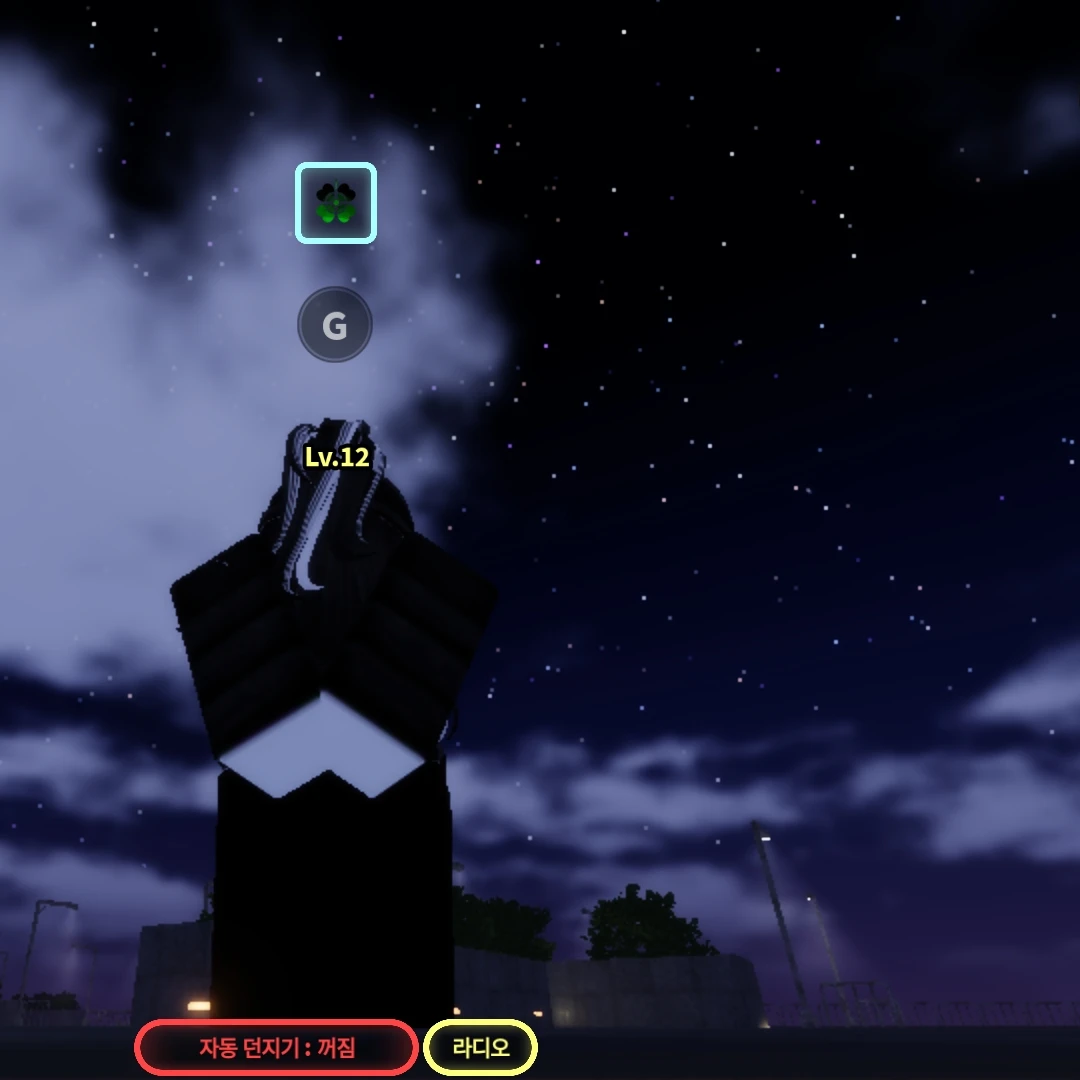Toggle the 자동 던지기 auto-throw button
Image resolution: width=1080 pixels, height=1080 pixels.
pyautogui.click(x=276, y=1048)
